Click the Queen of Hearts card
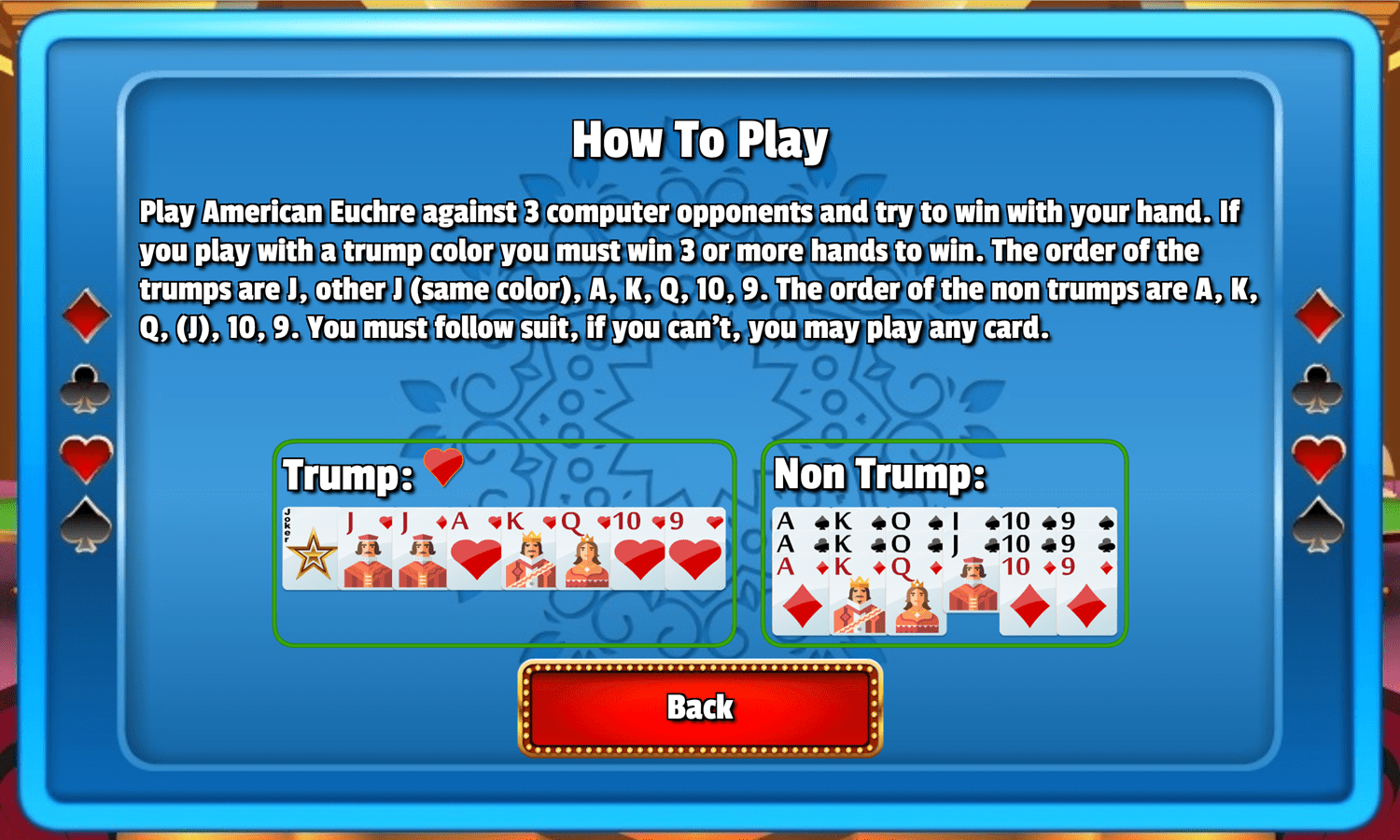1400x840 pixels. 585,549
